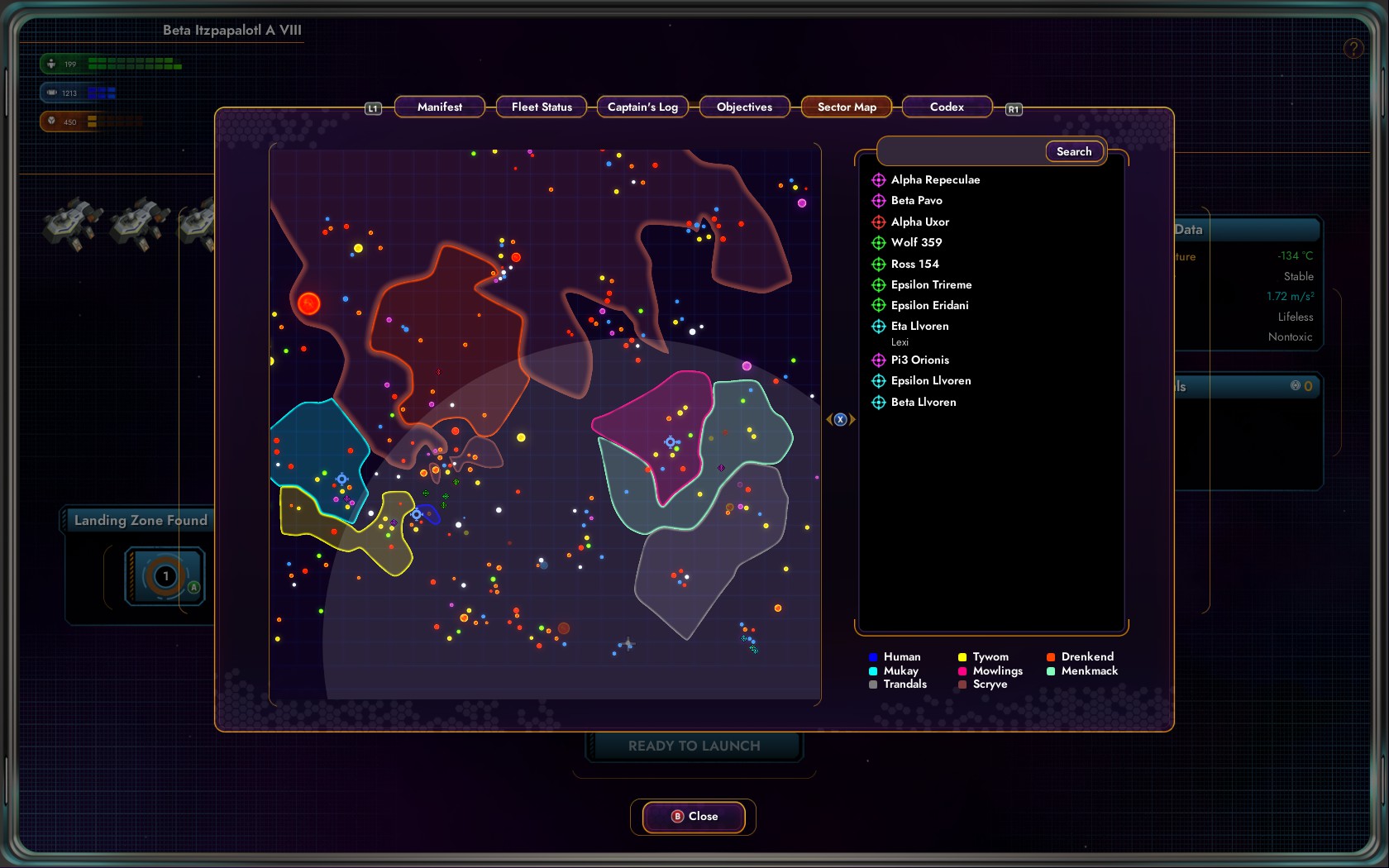The width and height of the screenshot is (1389, 868).
Task: Click the left arrow beside the X button
Action: 829,419
